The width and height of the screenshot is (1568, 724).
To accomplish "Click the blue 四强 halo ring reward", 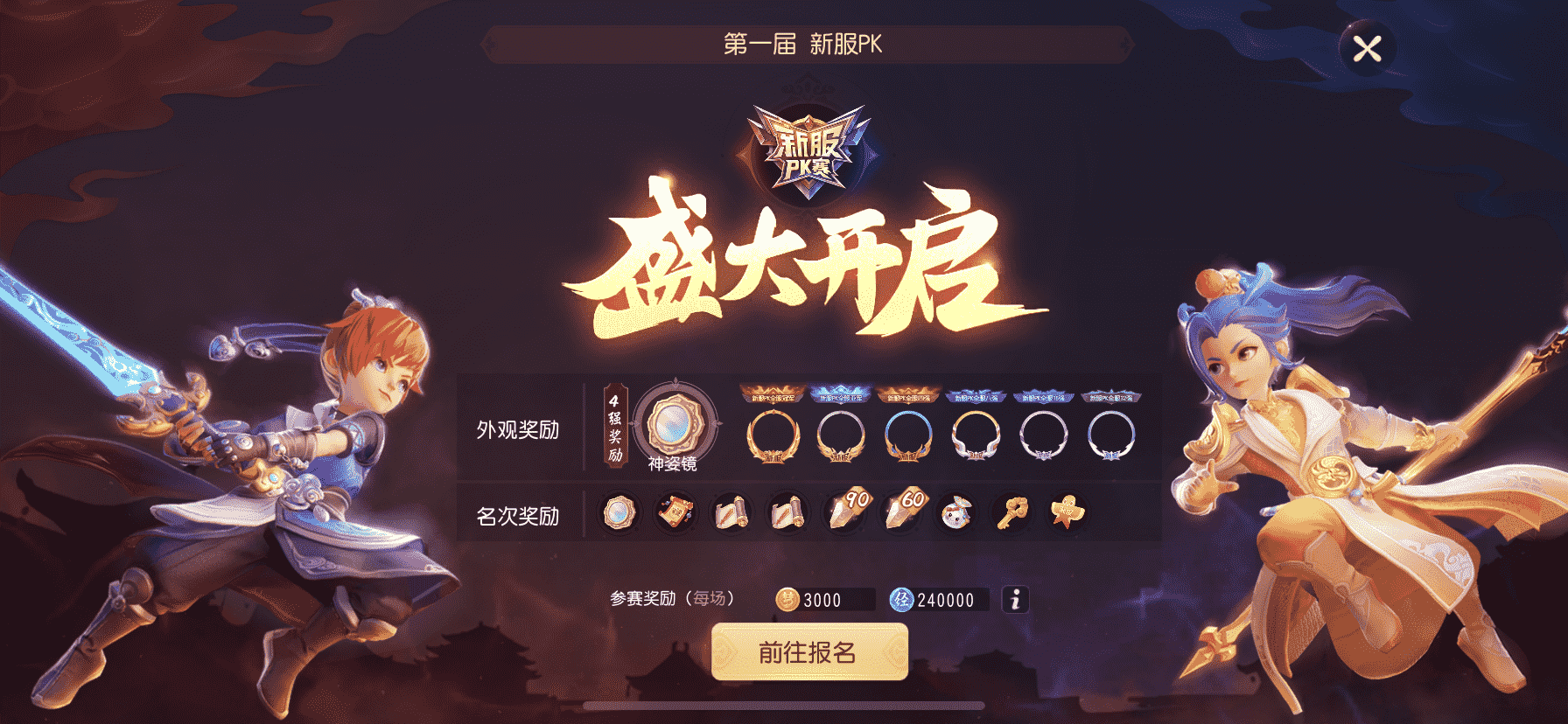I will (x=908, y=435).
